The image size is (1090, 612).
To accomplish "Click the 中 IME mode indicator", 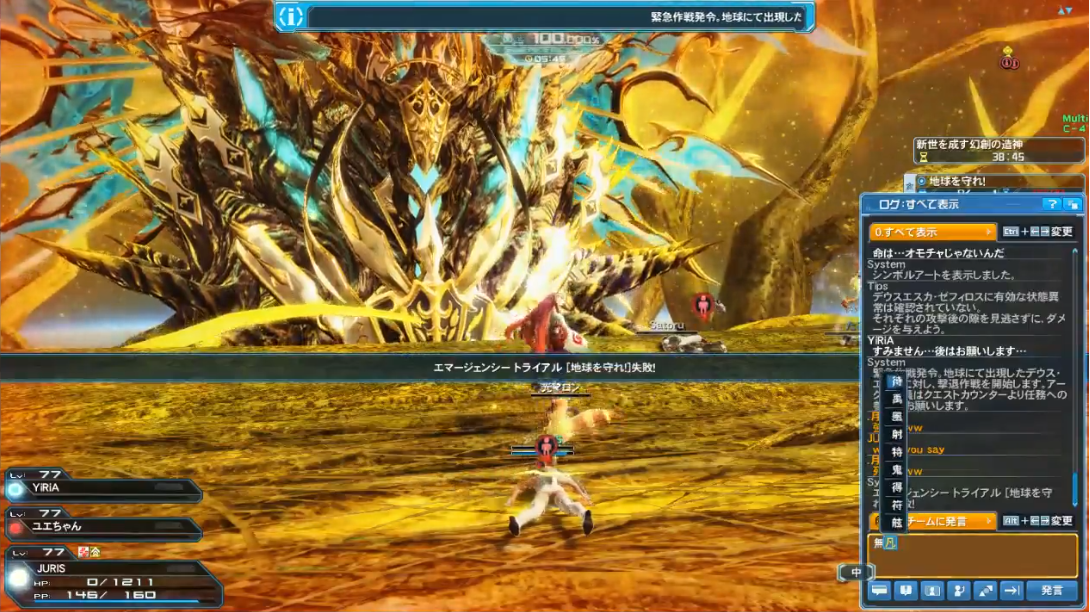I will pos(856,573).
